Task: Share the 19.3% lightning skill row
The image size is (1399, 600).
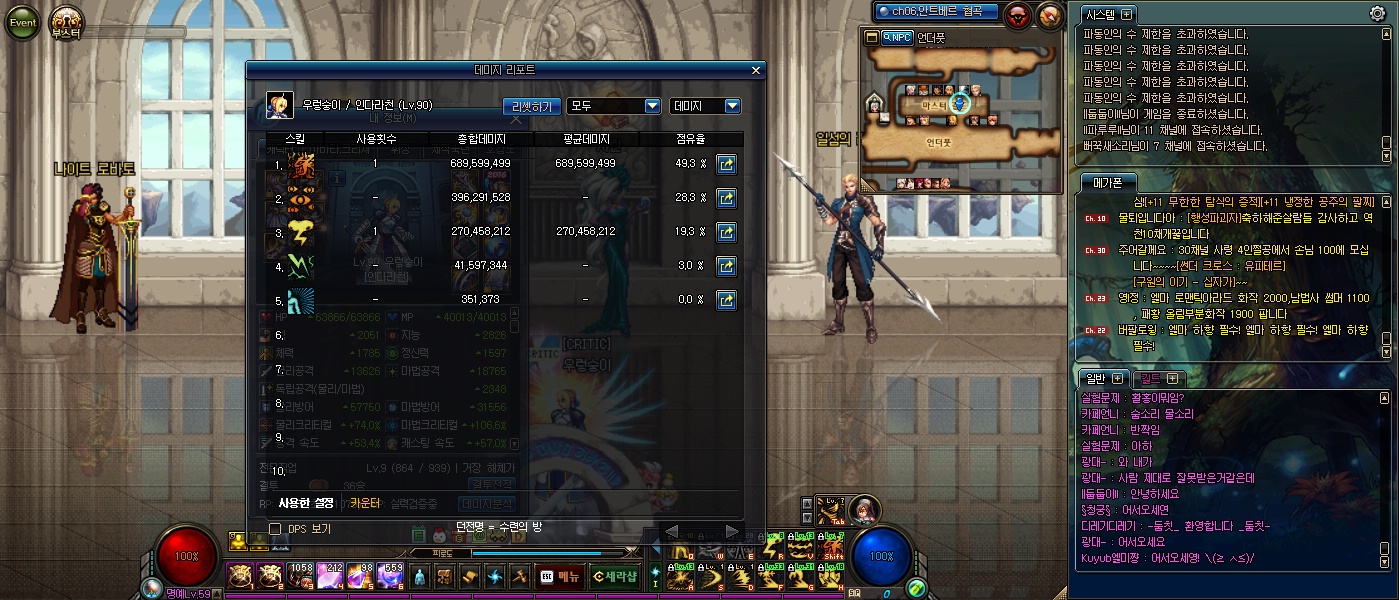Action: [727, 231]
